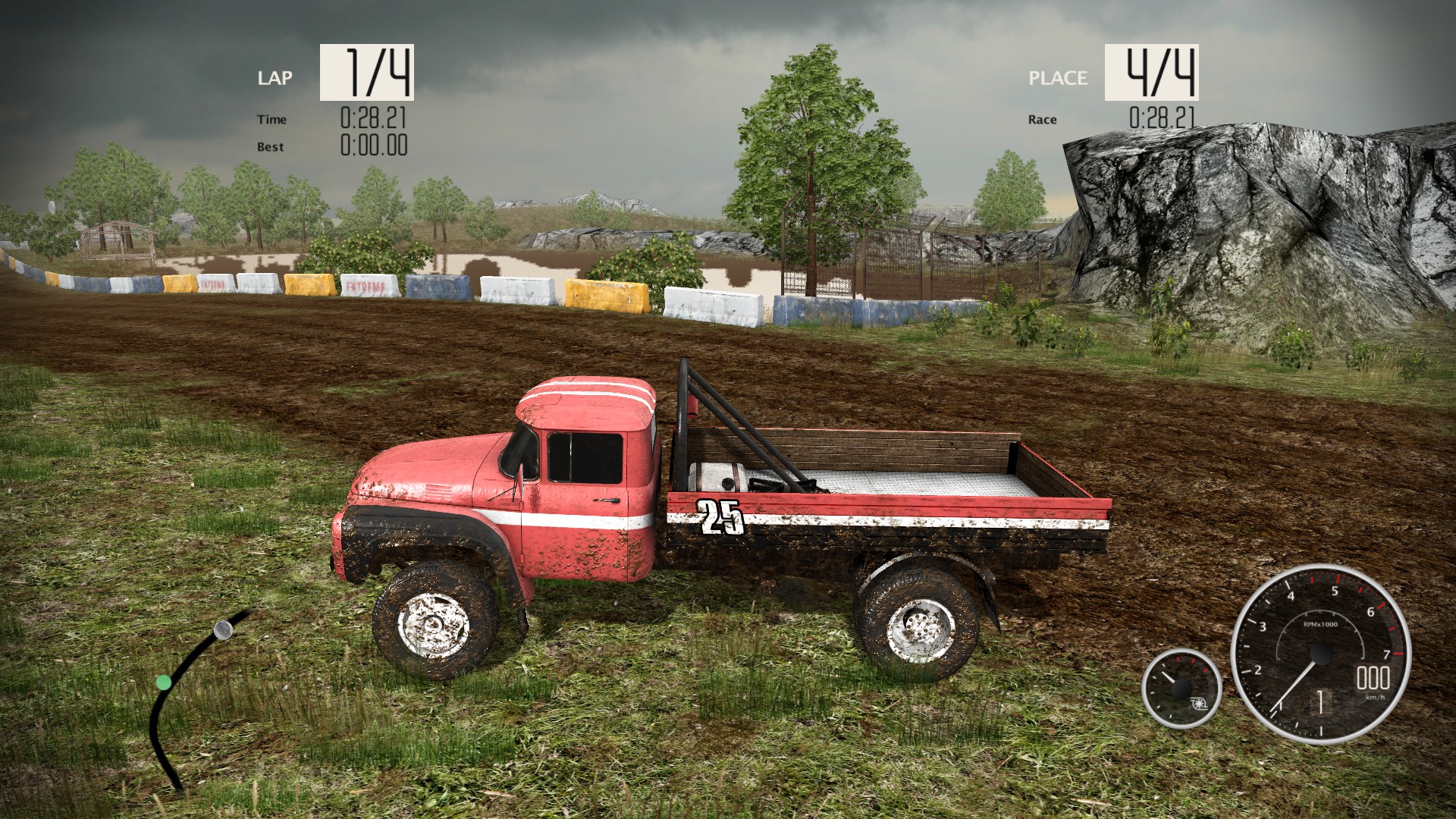The image size is (1456, 819).
Task: Expand the Best time showing 0:00.00
Action: (373, 145)
